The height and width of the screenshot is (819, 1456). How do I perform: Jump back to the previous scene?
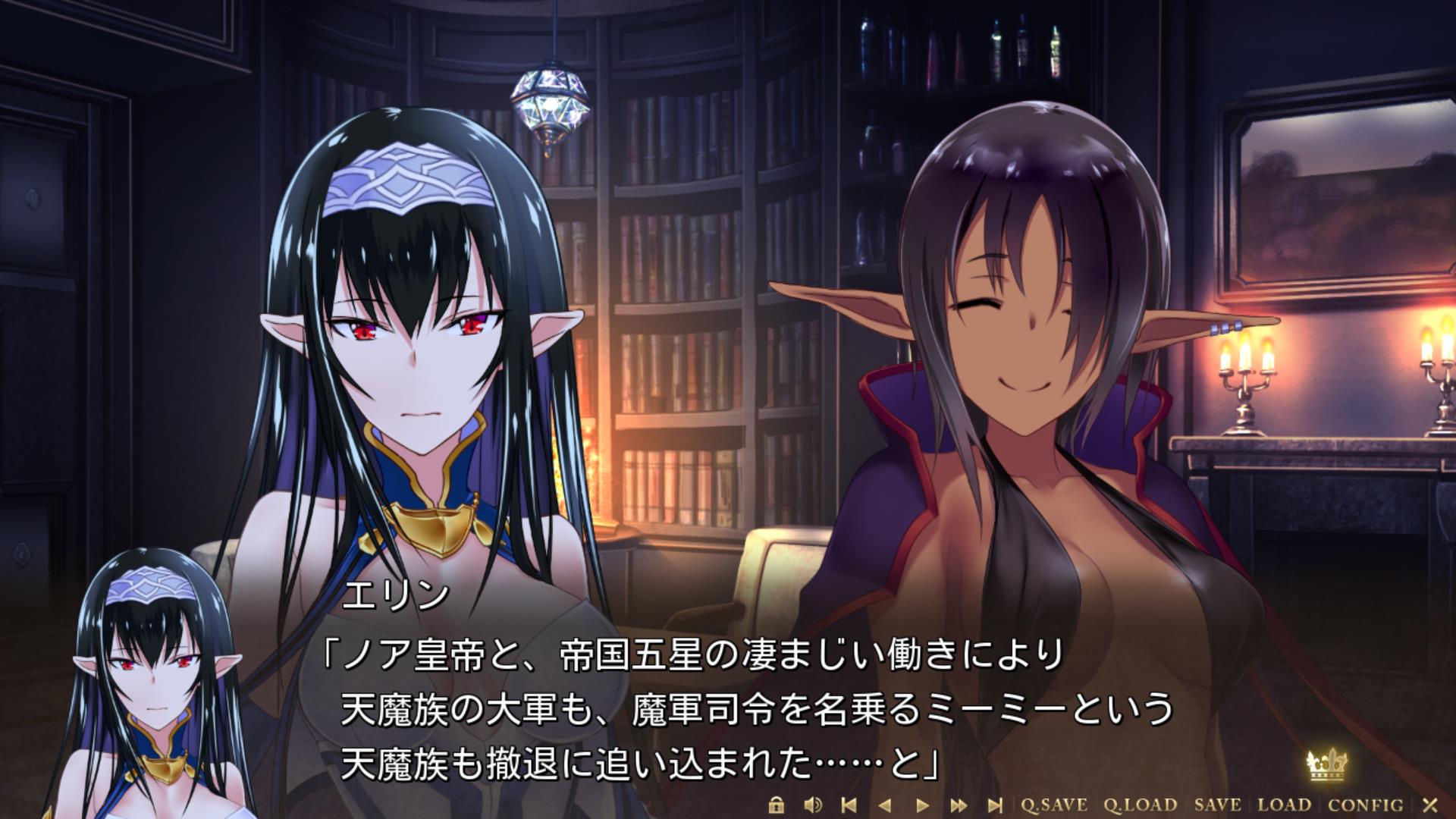pyautogui.click(x=849, y=805)
